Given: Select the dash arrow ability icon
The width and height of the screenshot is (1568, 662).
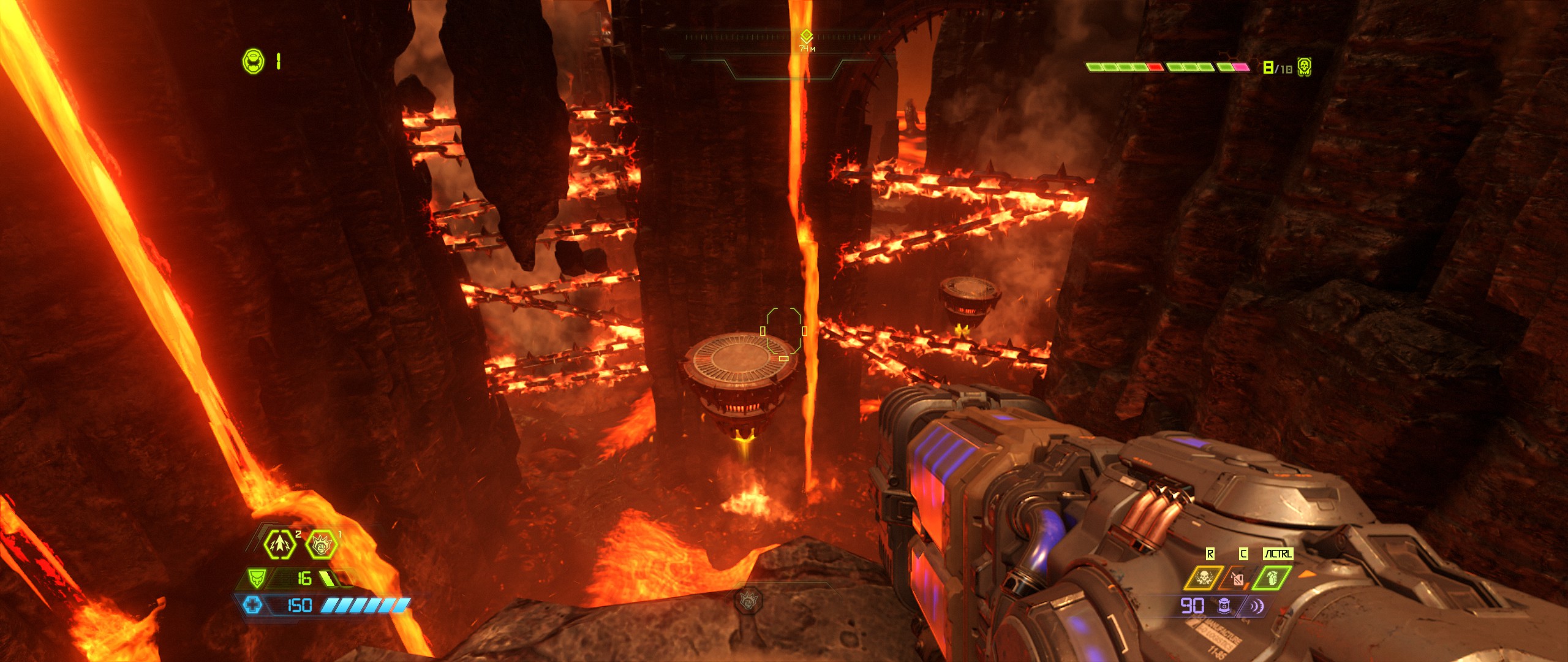Looking at the screenshot, I should (279, 544).
